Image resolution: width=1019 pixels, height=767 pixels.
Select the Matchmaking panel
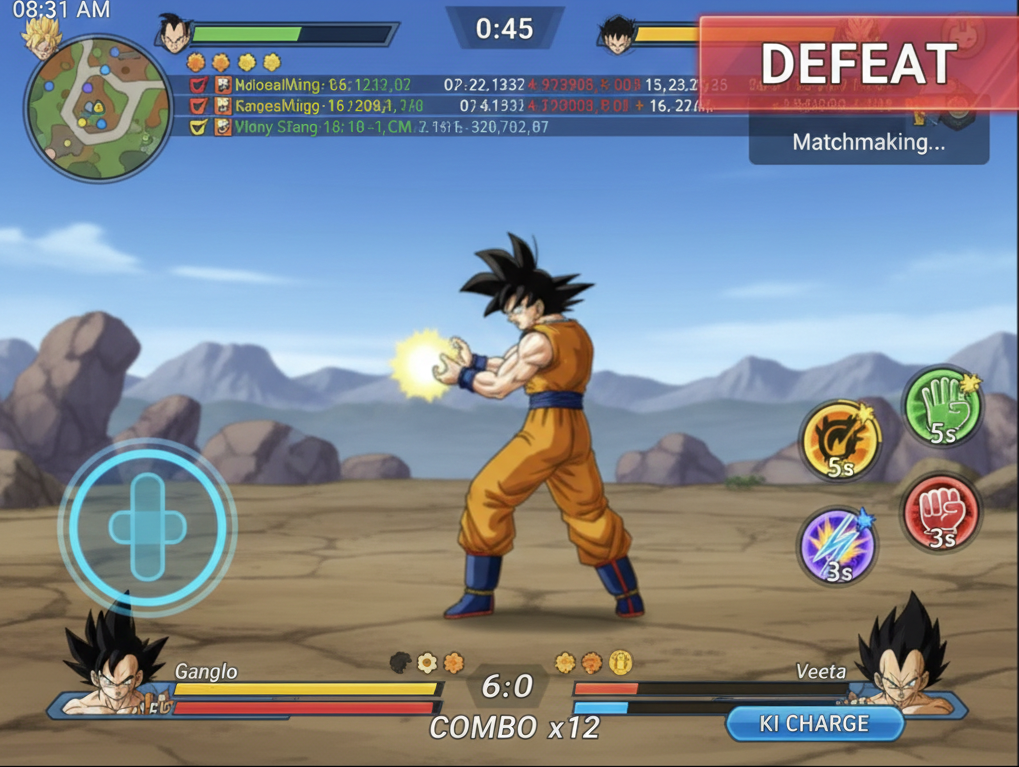[x=868, y=142]
